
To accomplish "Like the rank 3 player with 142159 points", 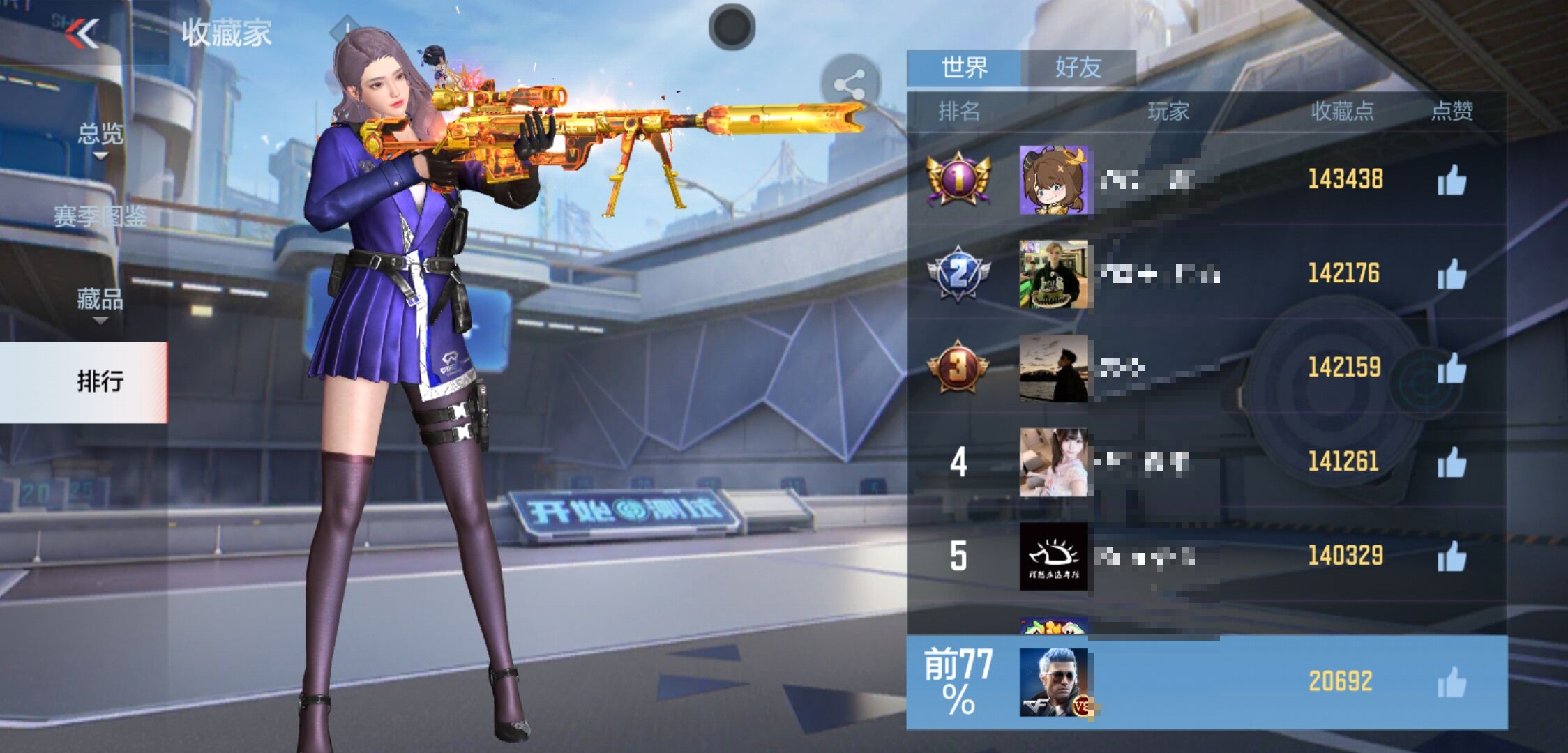I will 1452,368.
